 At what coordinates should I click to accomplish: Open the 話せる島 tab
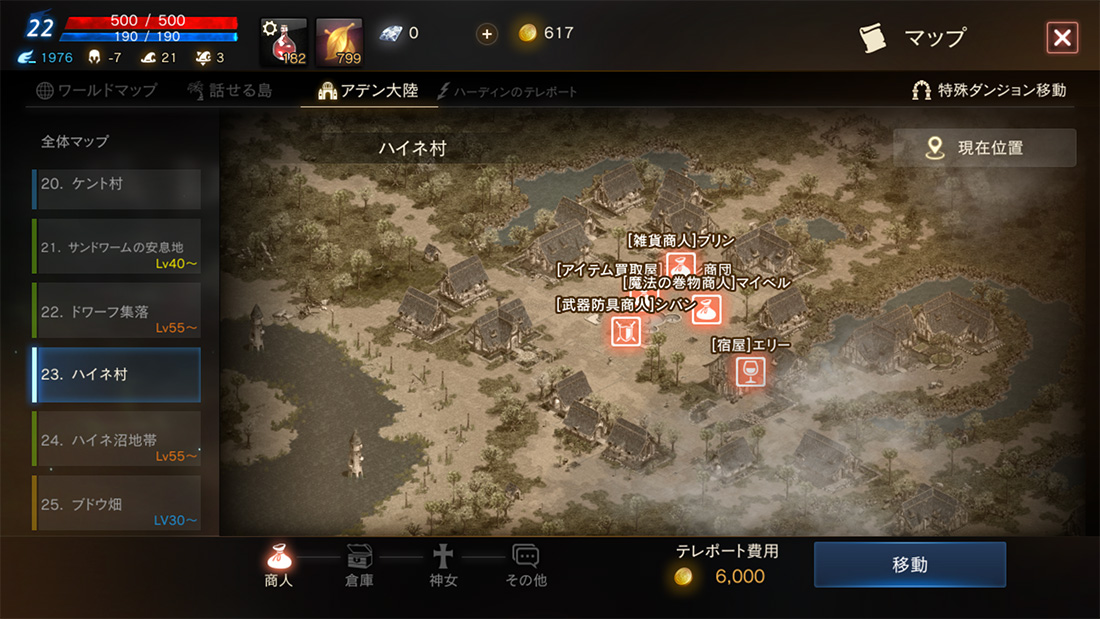pyautogui.click(x=229, y=90)
